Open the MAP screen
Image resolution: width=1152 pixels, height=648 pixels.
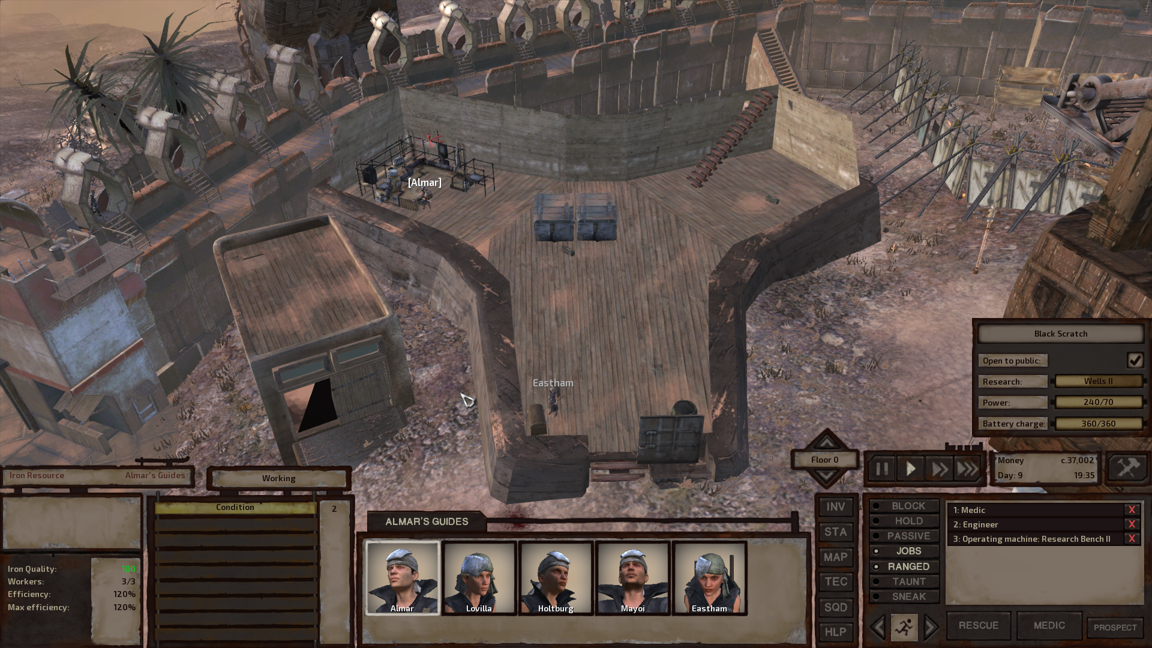[x=835, y=557]
